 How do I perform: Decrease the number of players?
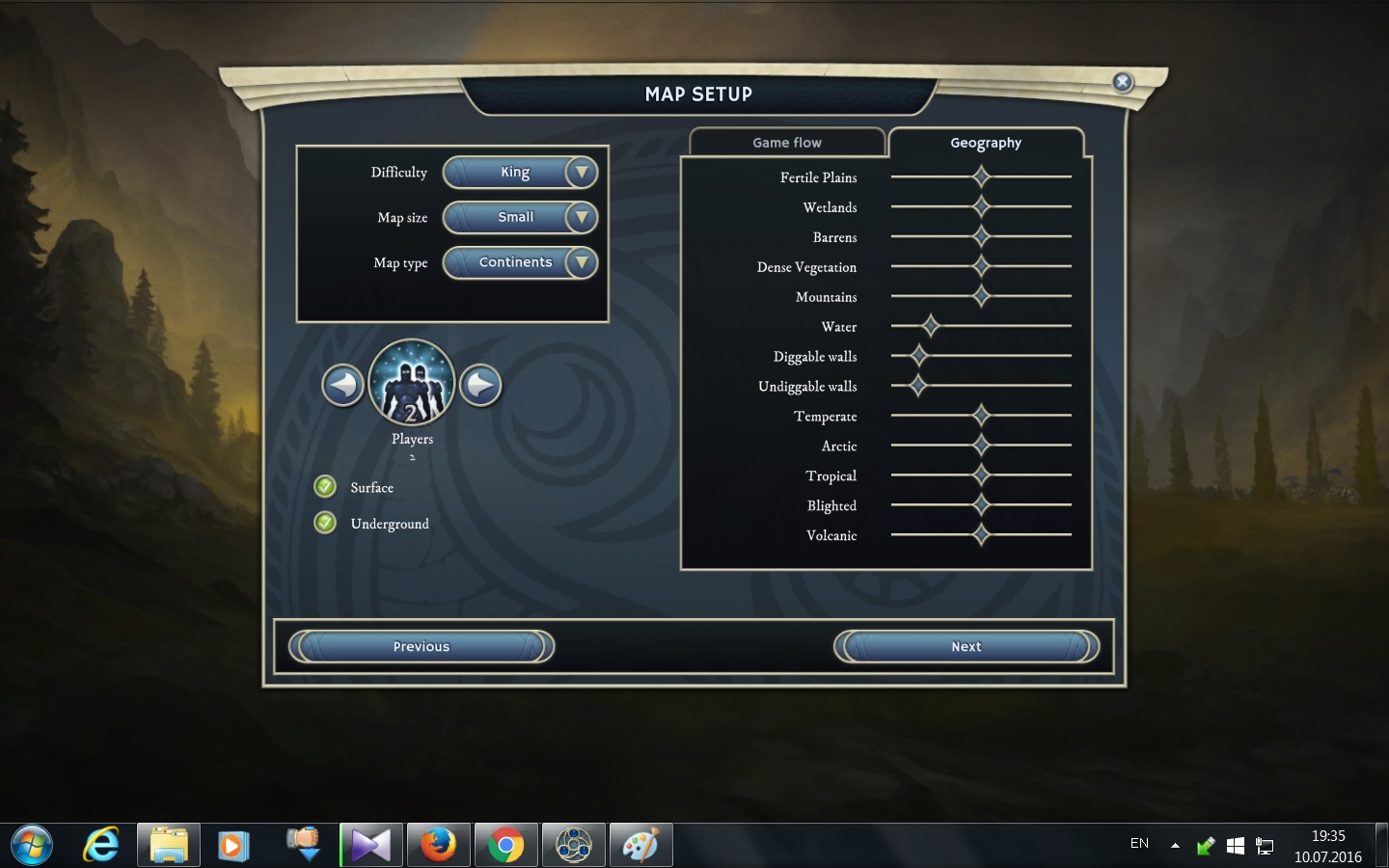coord(342,386)
